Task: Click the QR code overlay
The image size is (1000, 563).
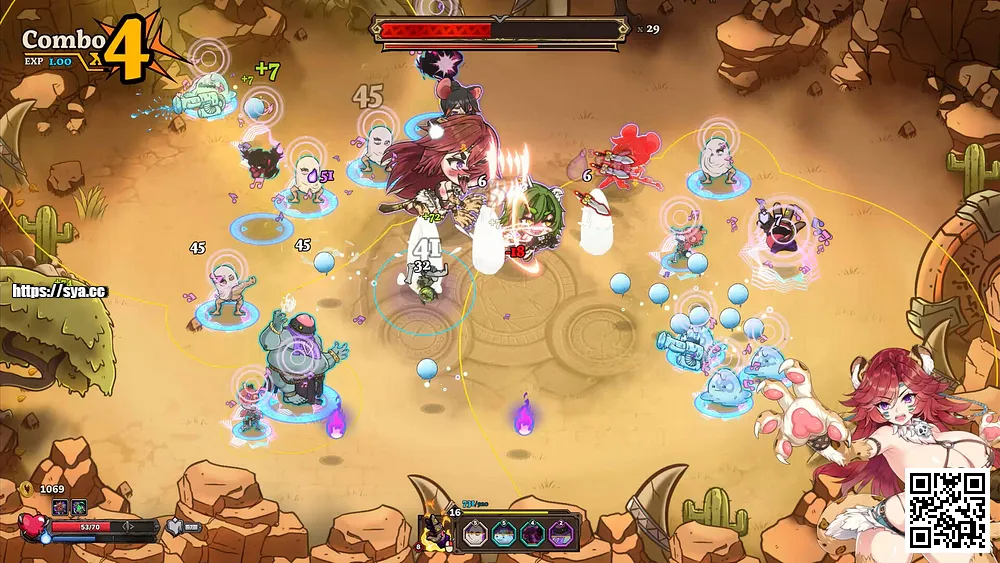Action: pyautogui.click(x=946, y=509)
